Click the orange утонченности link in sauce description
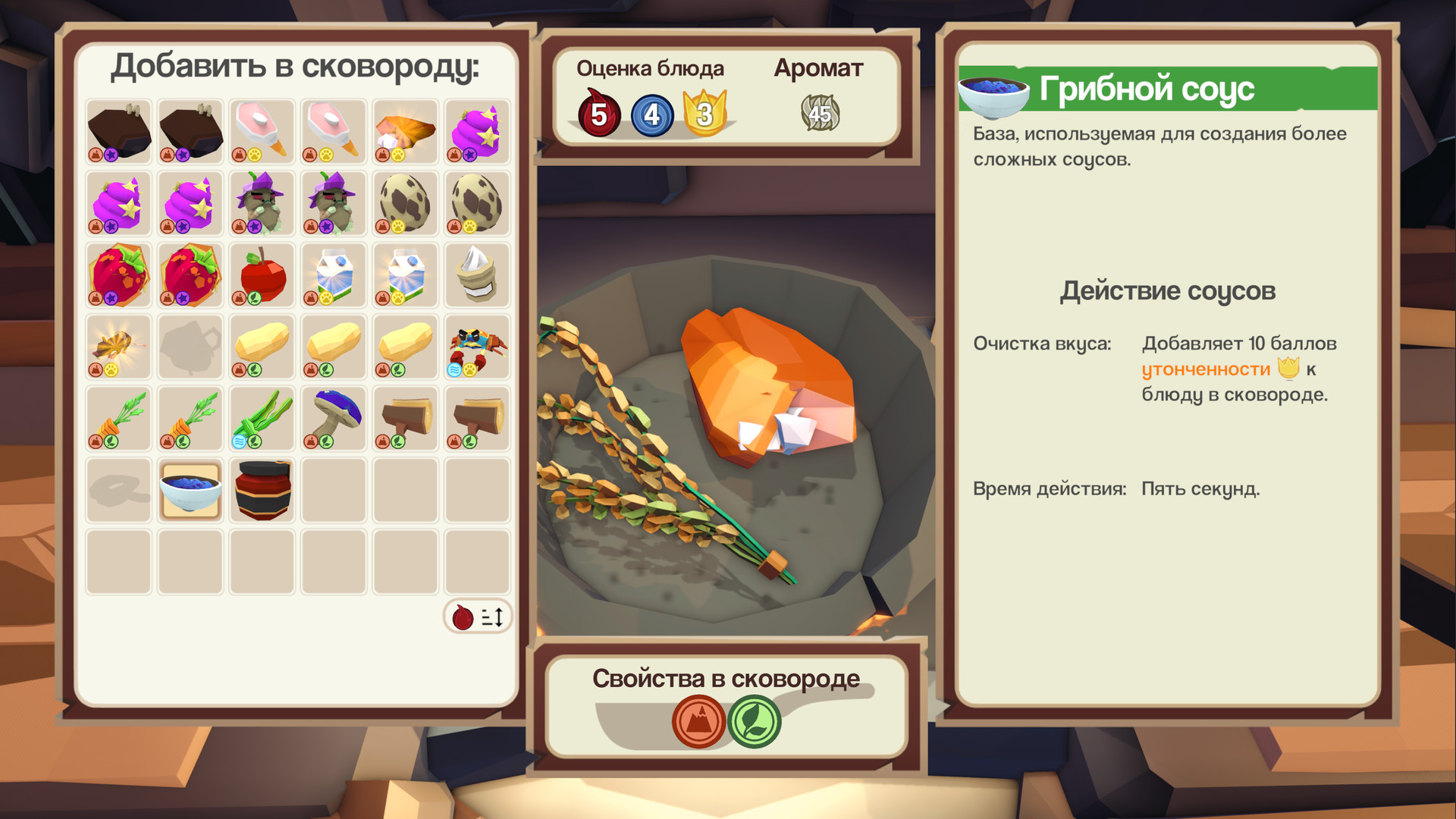The width and height of the screenshot is (1456, 819). tap(1206, 369)
